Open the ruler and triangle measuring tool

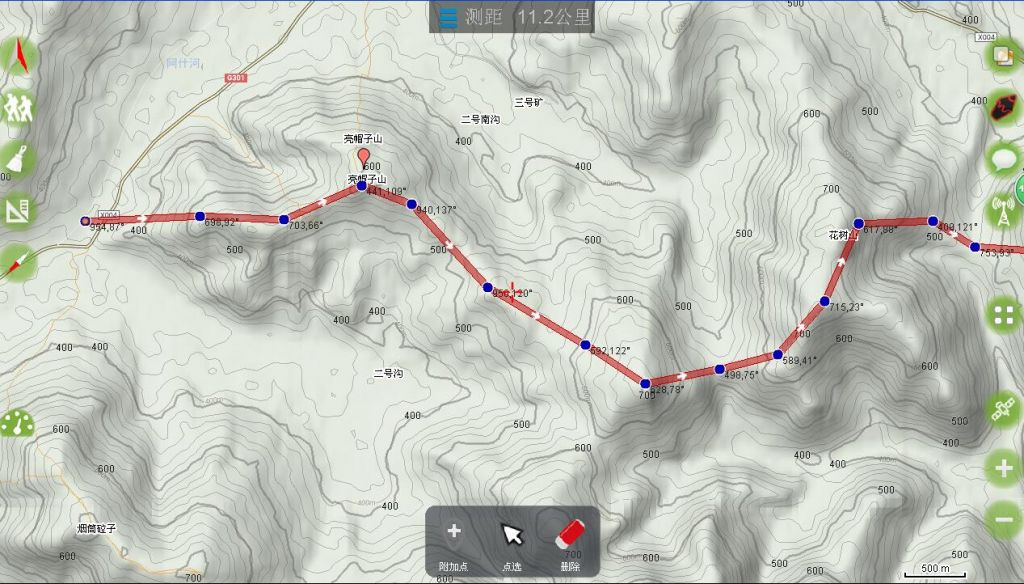18,210
